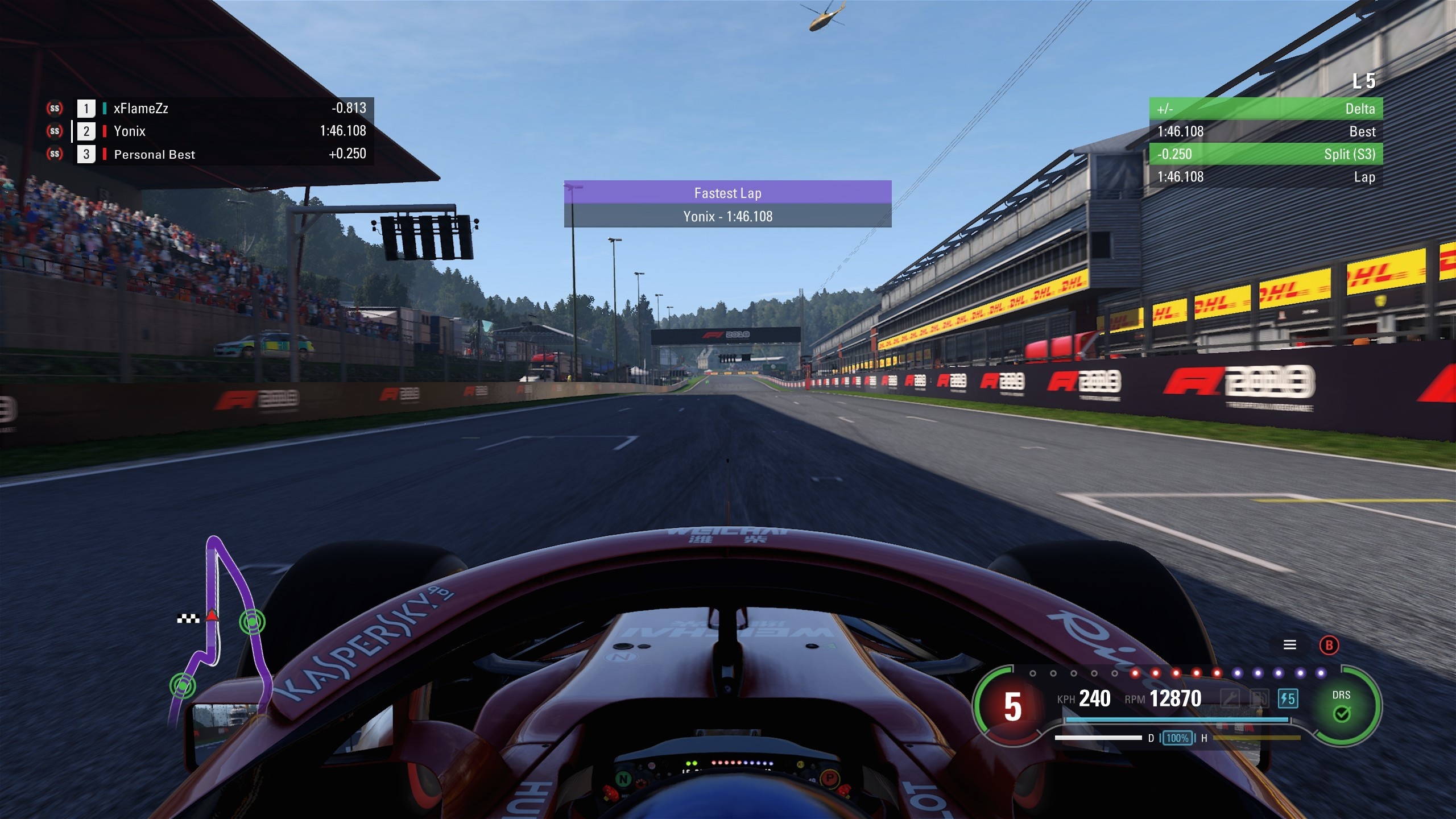This screenshot has height=819, width=1456.
Task: Toggle the green DRS indicator
Action: coord(1341,706)
